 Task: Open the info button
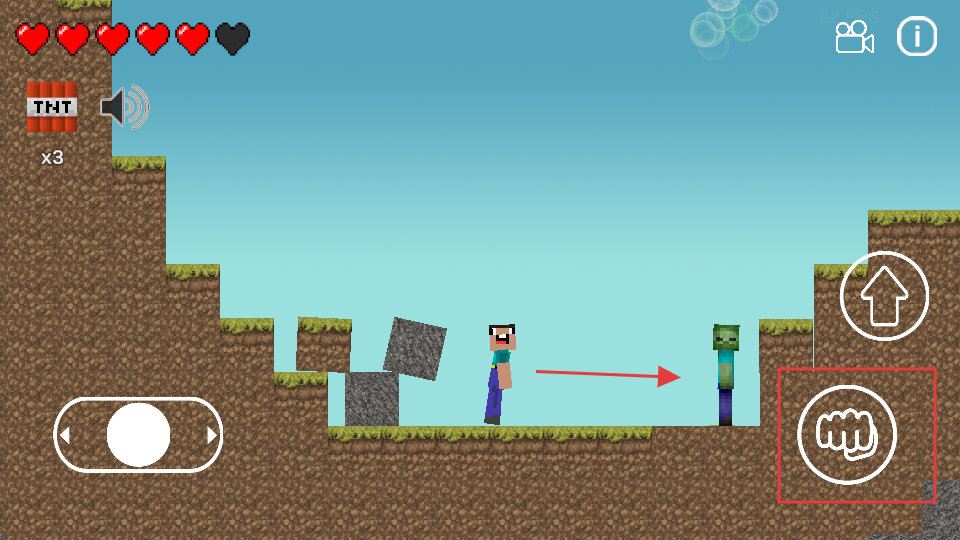(x=916, y=37)
